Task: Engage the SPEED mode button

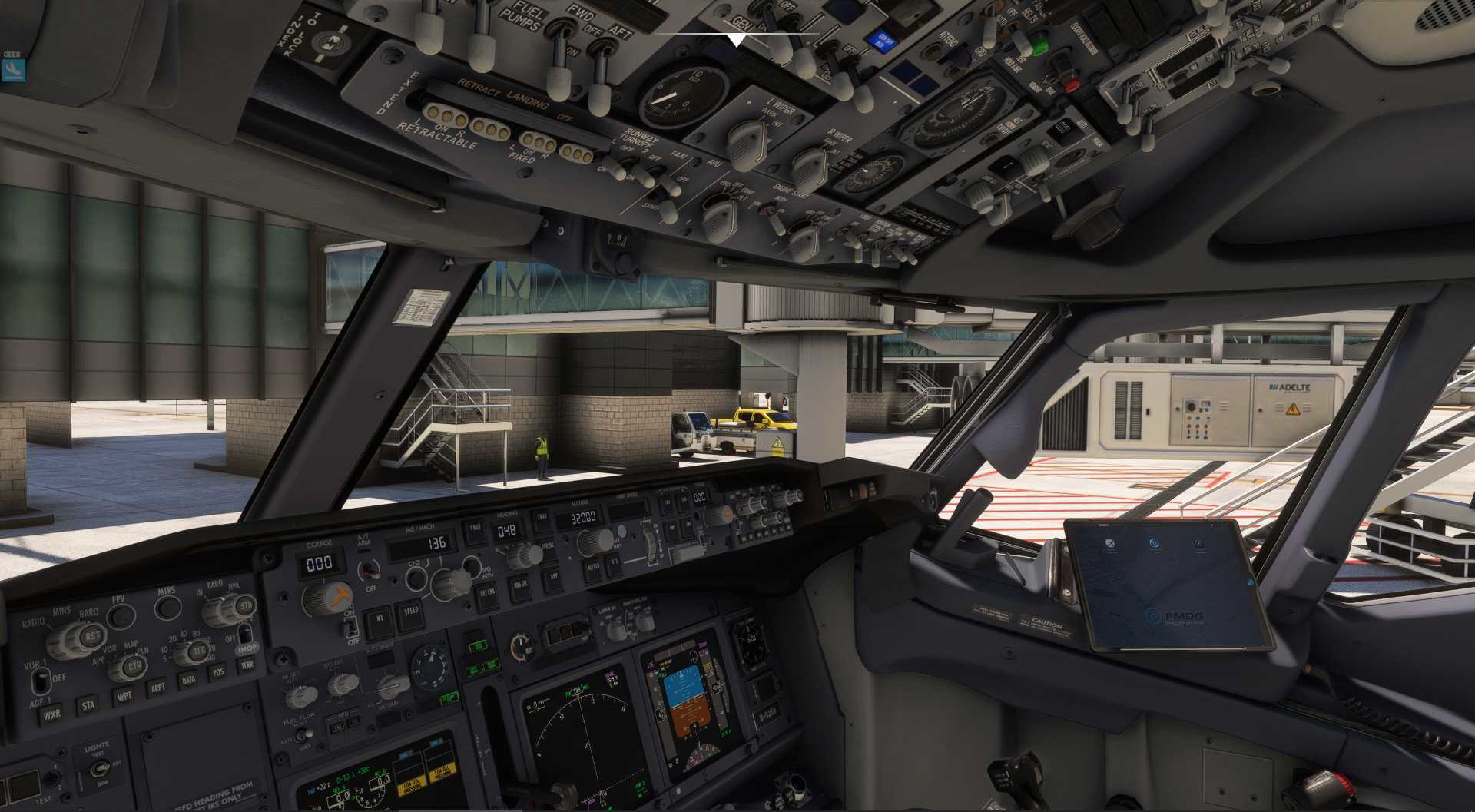Action: [x=411, y=612]
